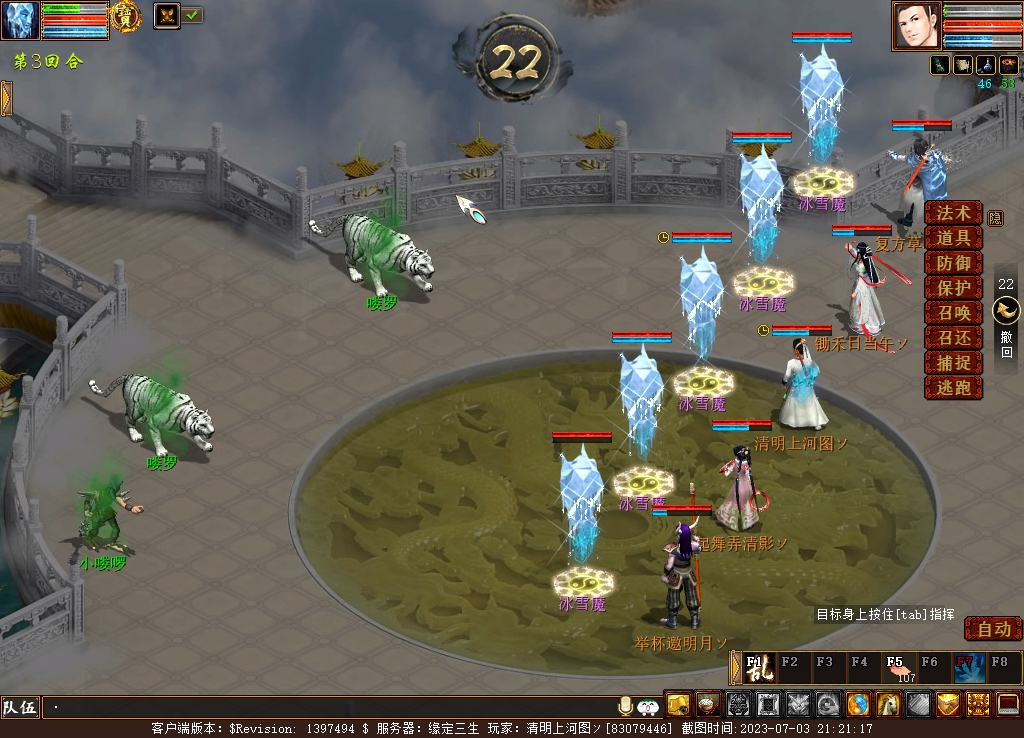Toggle the small 隐 hide button
Image resolution: width=1024 pixels, height=738 pixels.
pyautogui.click(x=995, y=217)
